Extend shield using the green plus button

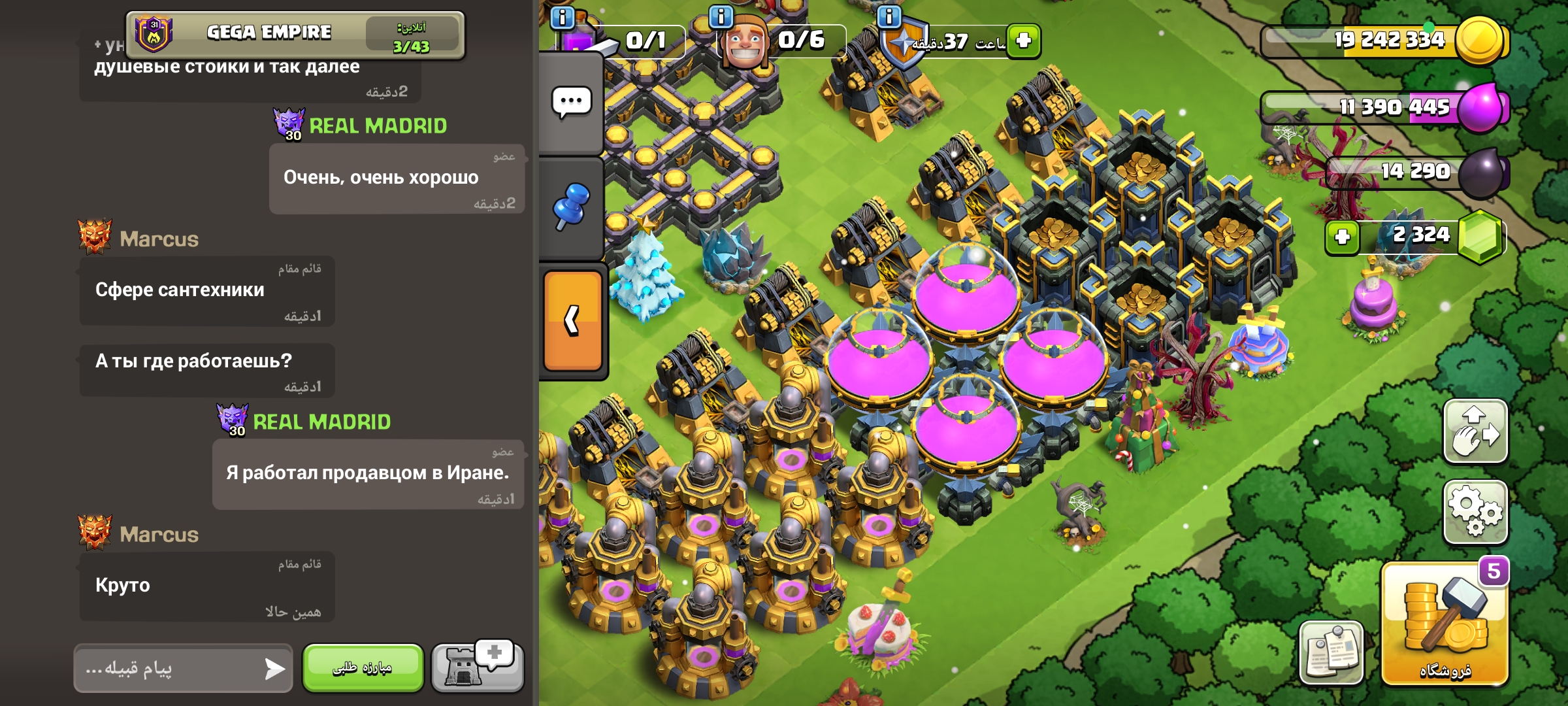coord(1023,41)
